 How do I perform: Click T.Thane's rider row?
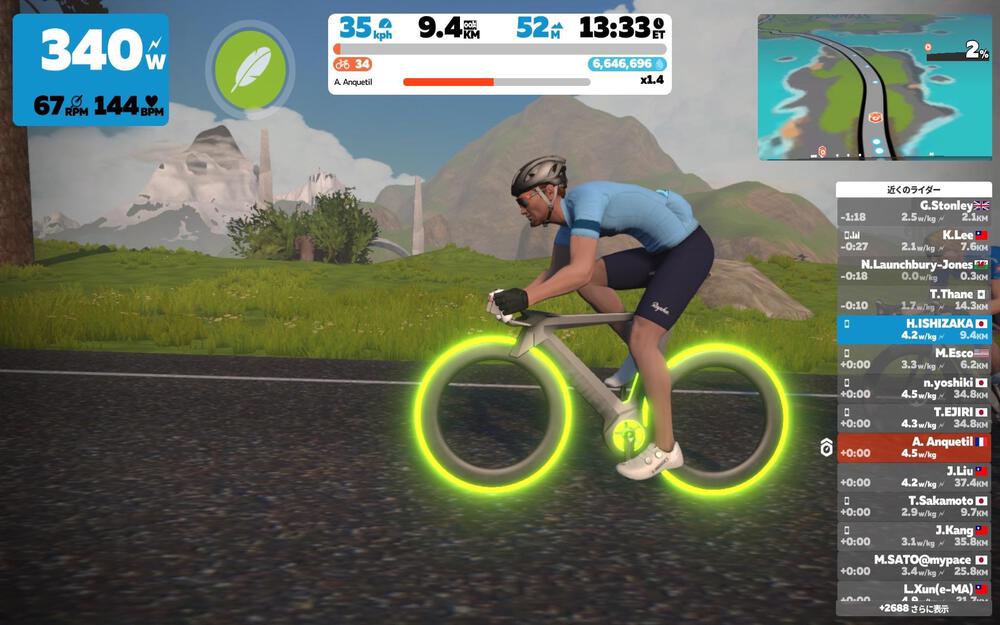tap(913, 300)
